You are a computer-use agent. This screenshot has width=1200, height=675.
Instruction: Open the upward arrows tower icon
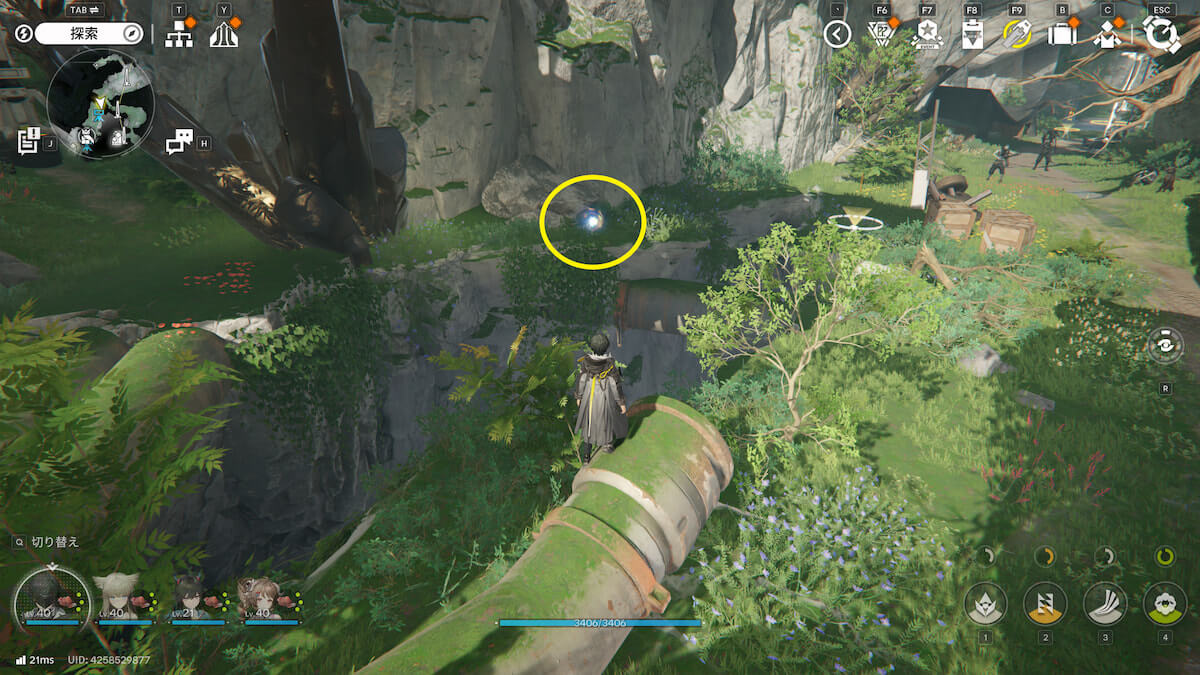224,35
